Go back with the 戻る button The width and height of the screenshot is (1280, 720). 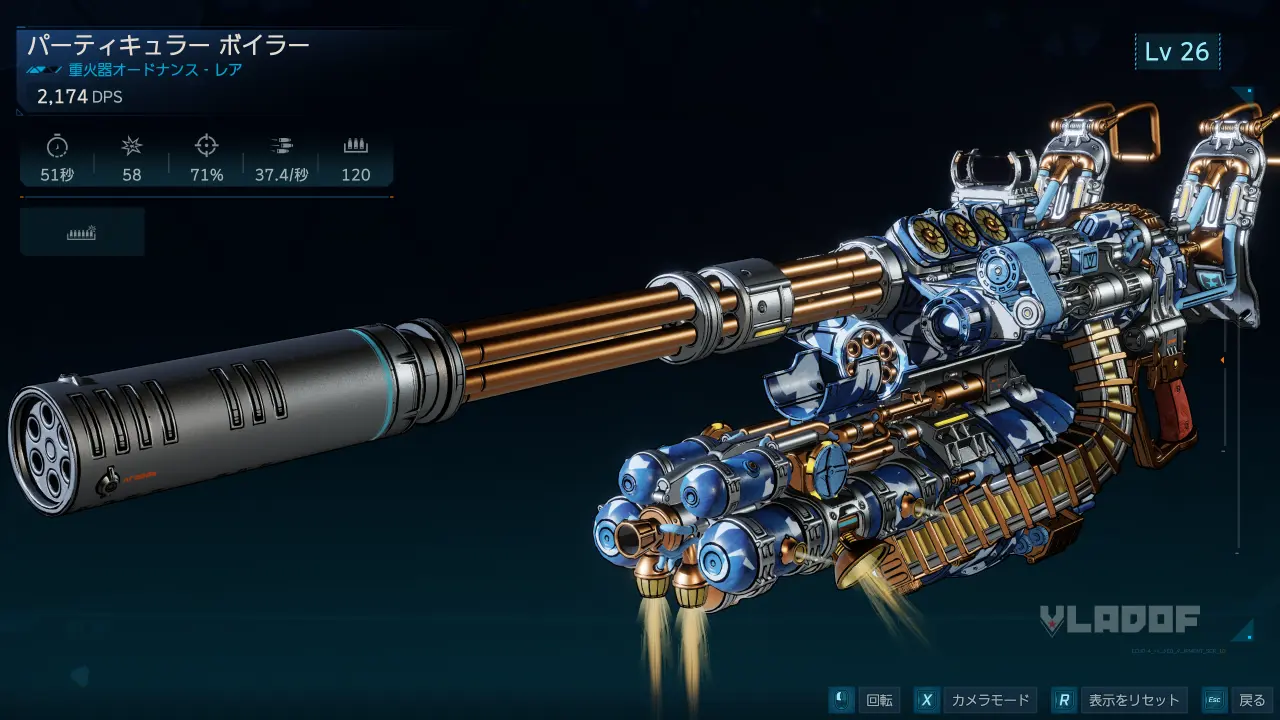[1238, 700]
